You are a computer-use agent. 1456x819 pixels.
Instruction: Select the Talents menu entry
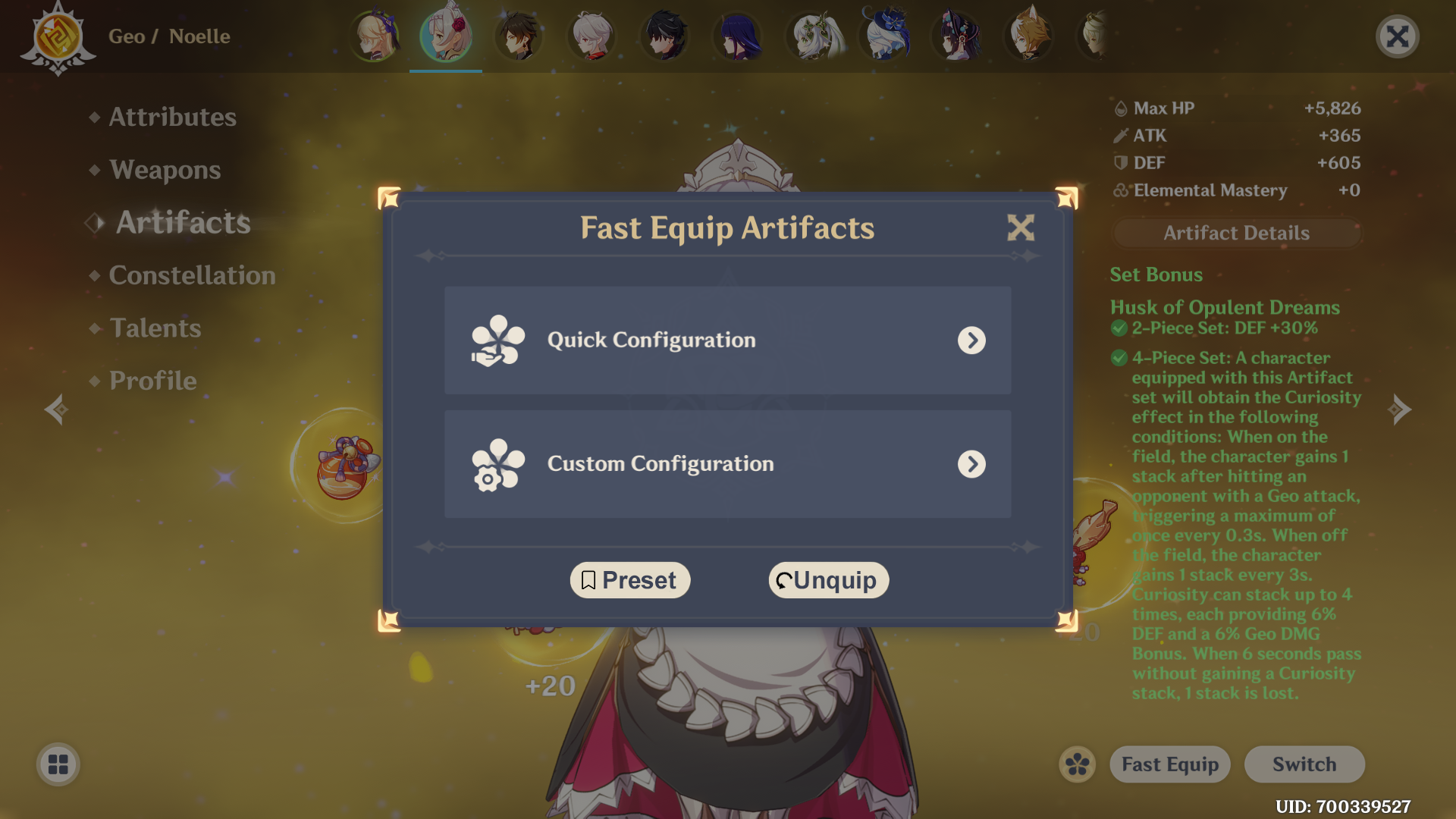click(155, 328)
